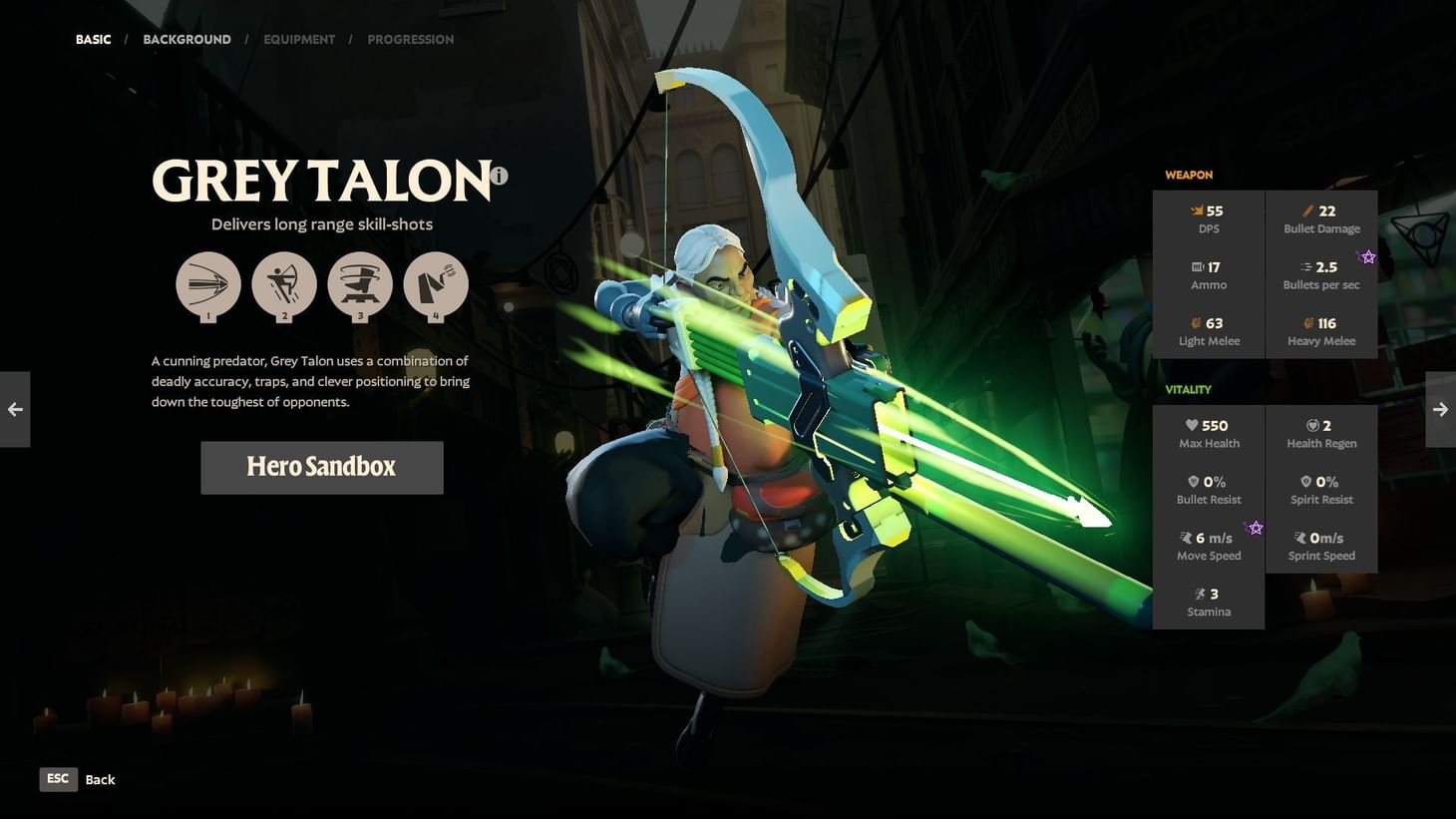The image size is (1456, 819).
Task: Toggle the star next to Move Speed
Action: [x=1257, y=527]
